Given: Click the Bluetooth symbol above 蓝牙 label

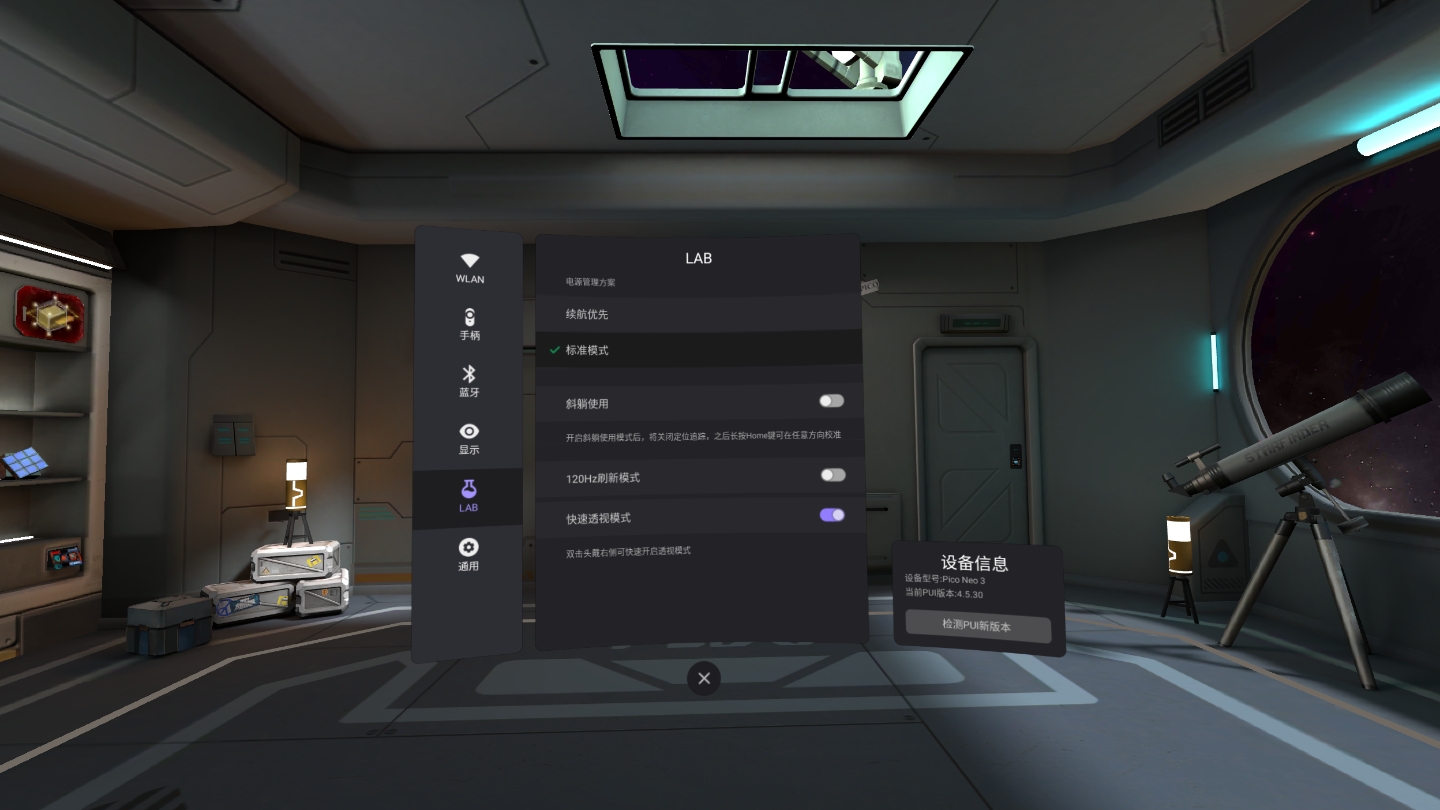Looking at the screenshot, I should pyautogui.click(x=469, y=374).
